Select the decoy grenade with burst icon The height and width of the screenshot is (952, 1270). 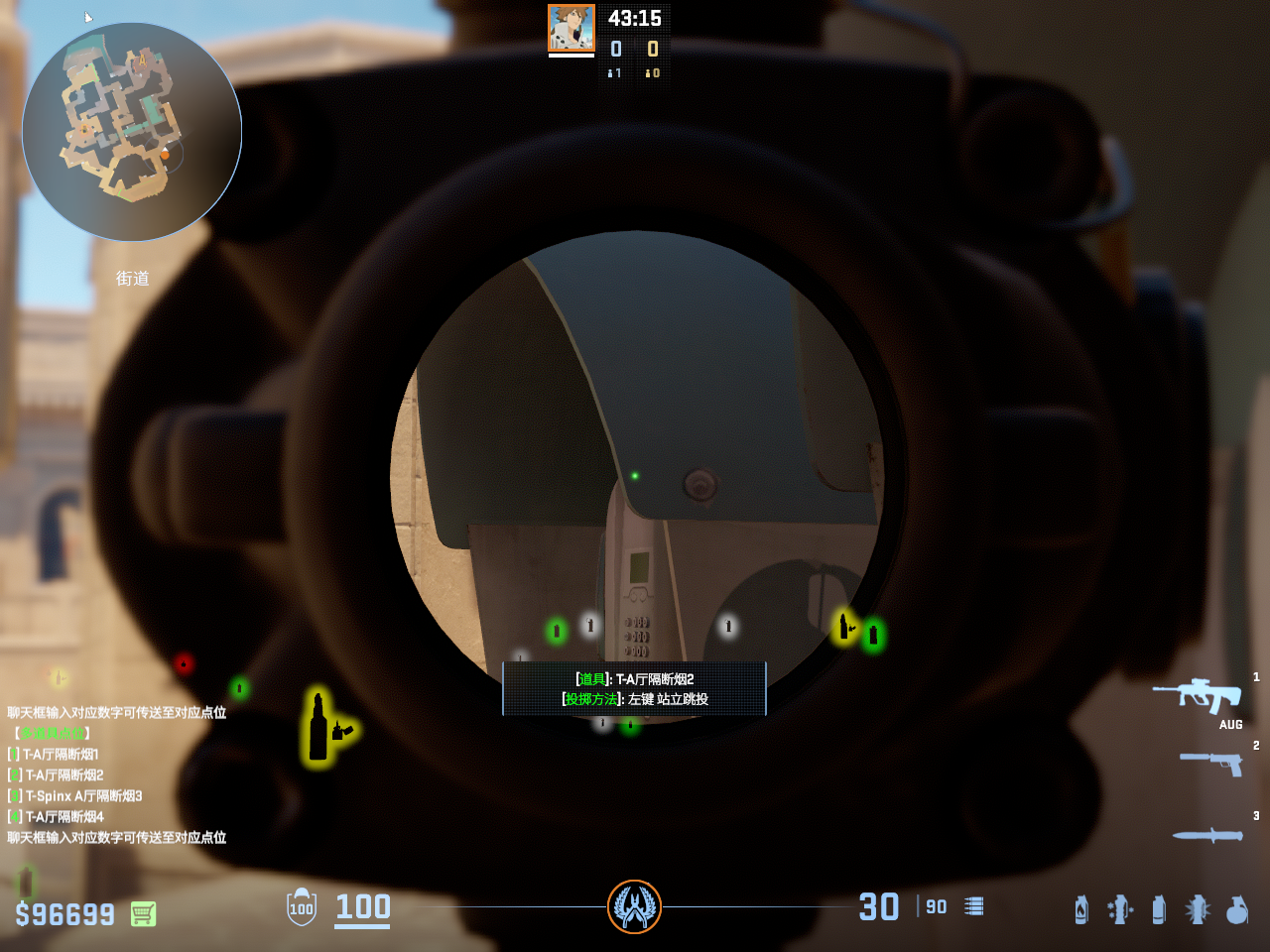pyautogui.click(x=1198, y=909)
